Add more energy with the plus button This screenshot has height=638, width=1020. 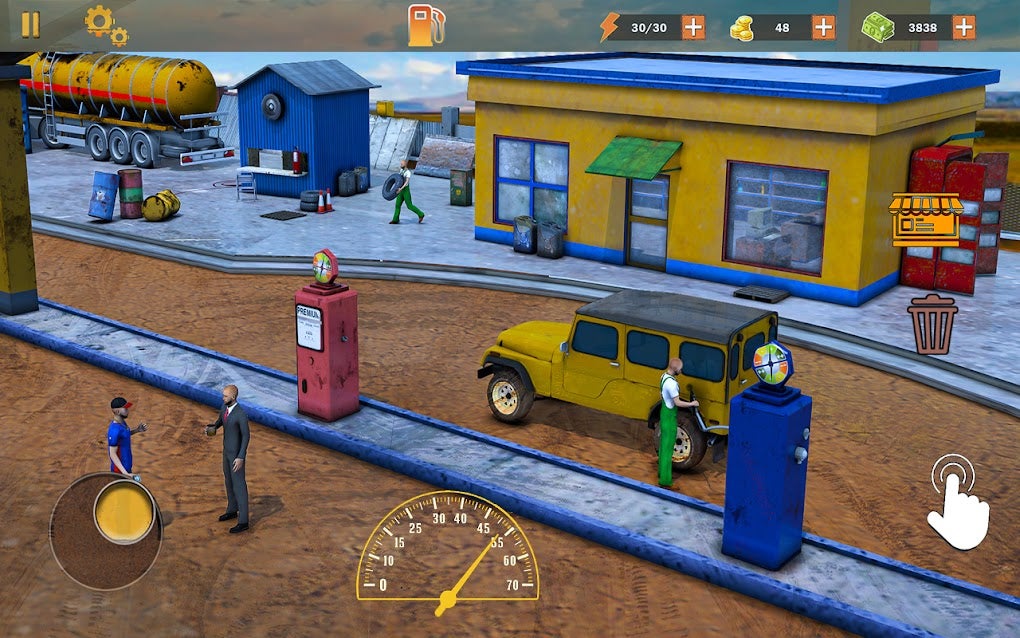click(693, 27)
